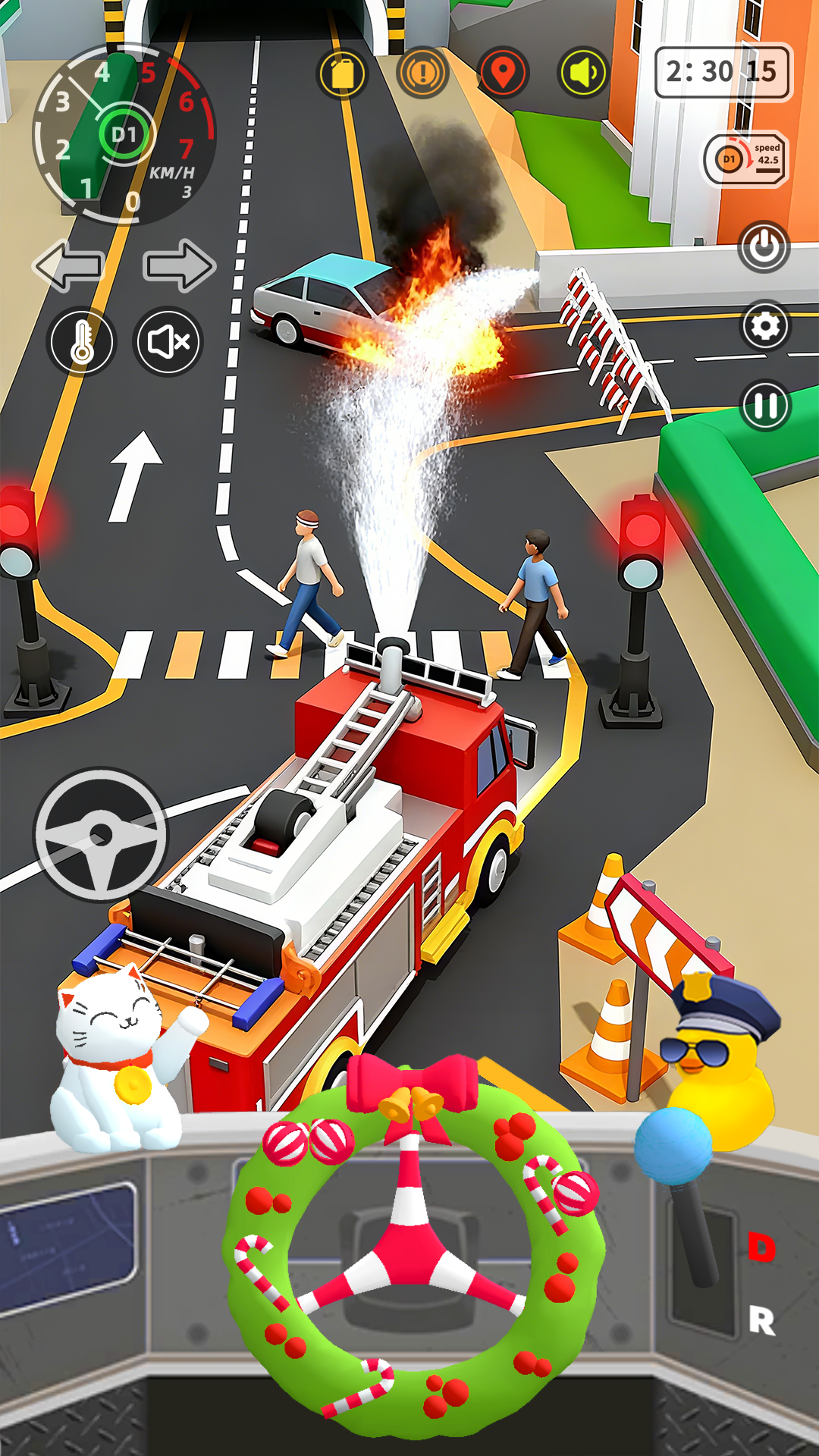Tap the grey steering wheel button
819x1456 pixels.
click(101, 835)
